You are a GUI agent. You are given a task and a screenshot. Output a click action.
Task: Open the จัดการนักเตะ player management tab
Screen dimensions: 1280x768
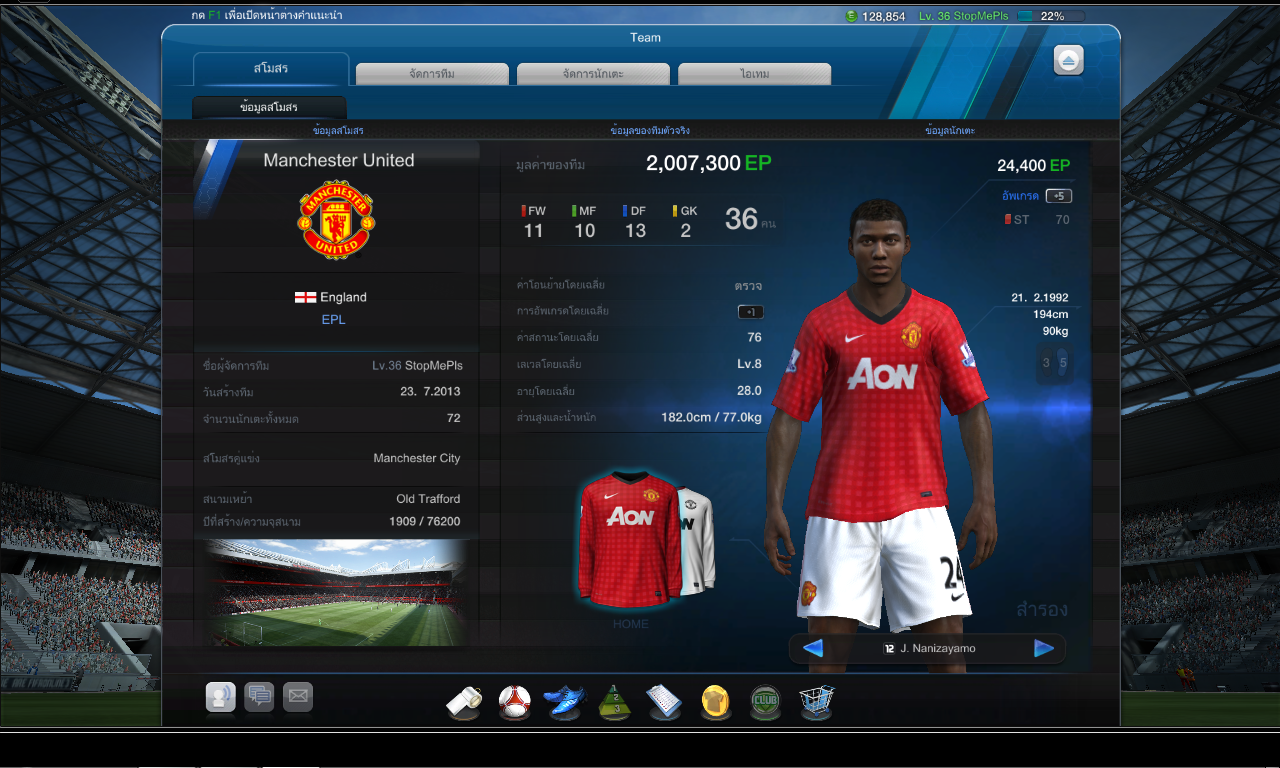coord(593,74)
